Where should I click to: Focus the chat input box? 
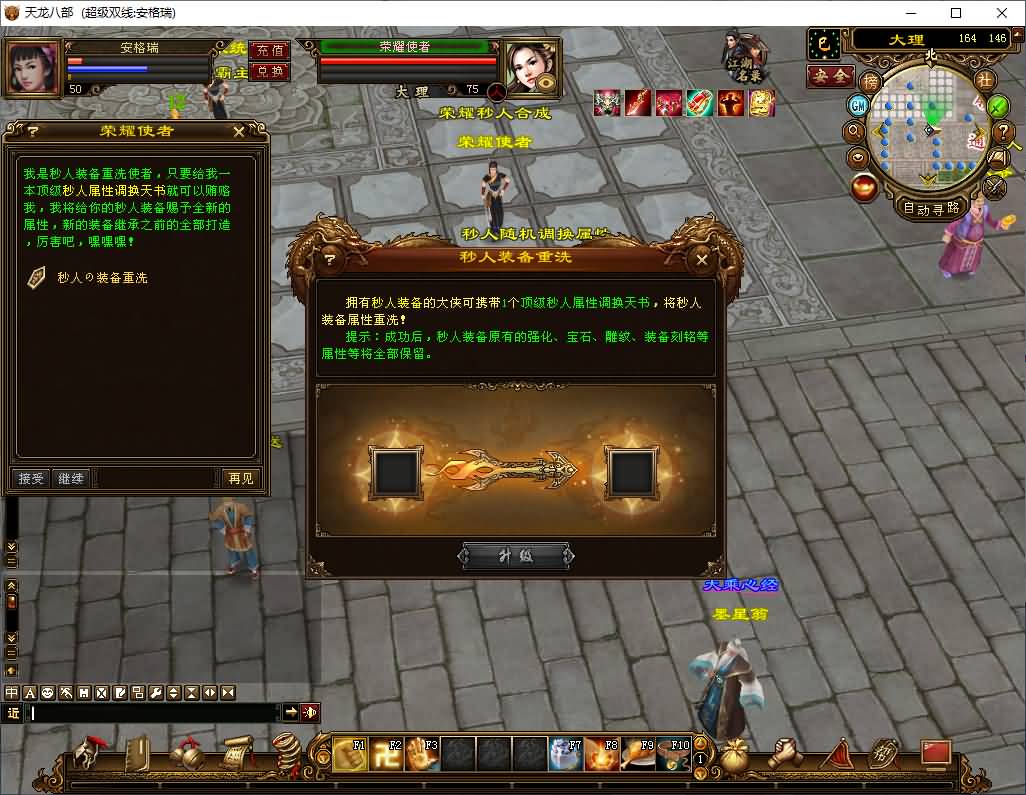[155, 713]
